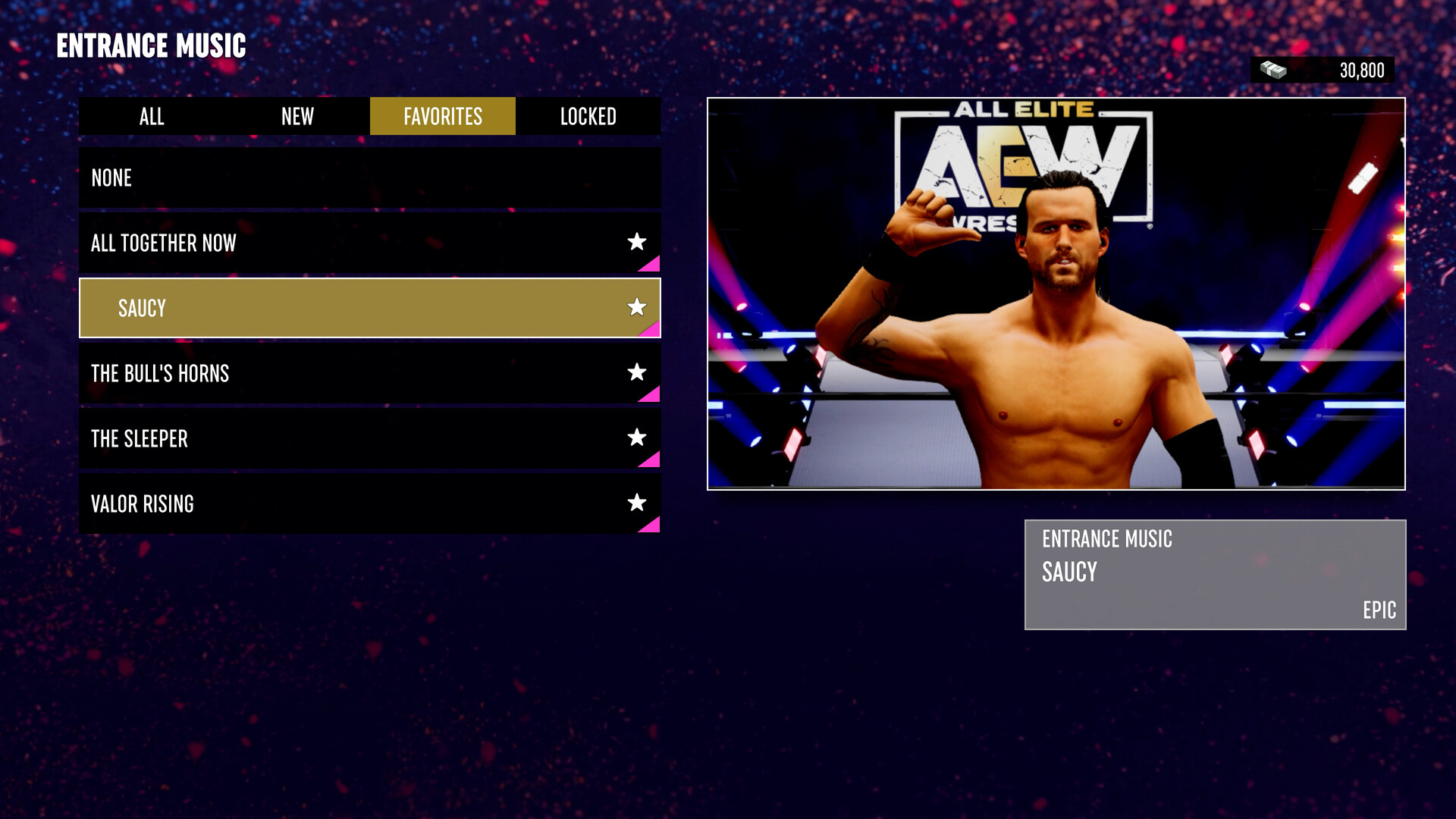Viewport: 1456px width, 819px height.
Task: Click the star icon on the Saucy row
Action: click(x=638, y=307)
